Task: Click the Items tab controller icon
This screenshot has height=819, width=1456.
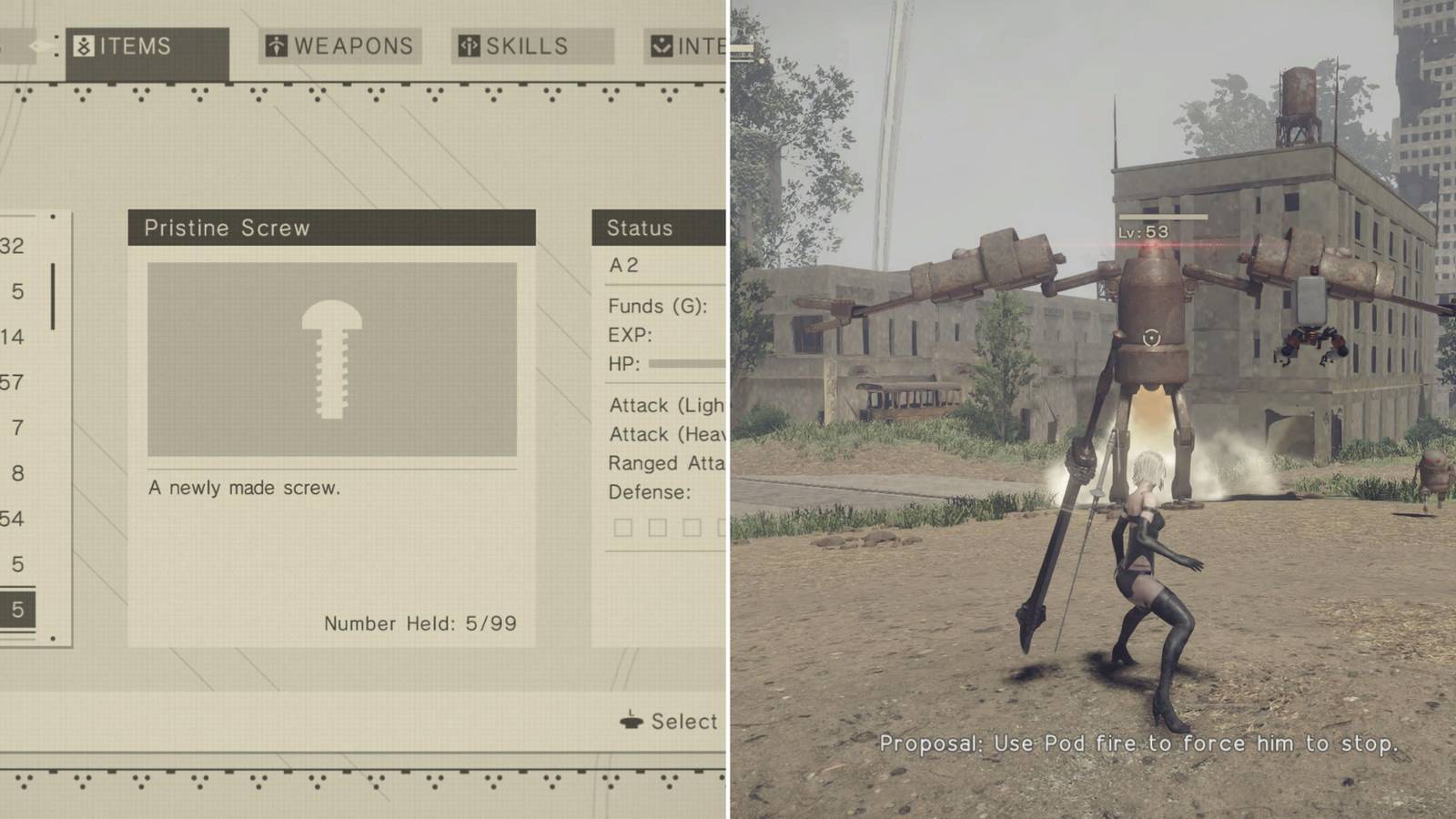Action: point(83,45)
